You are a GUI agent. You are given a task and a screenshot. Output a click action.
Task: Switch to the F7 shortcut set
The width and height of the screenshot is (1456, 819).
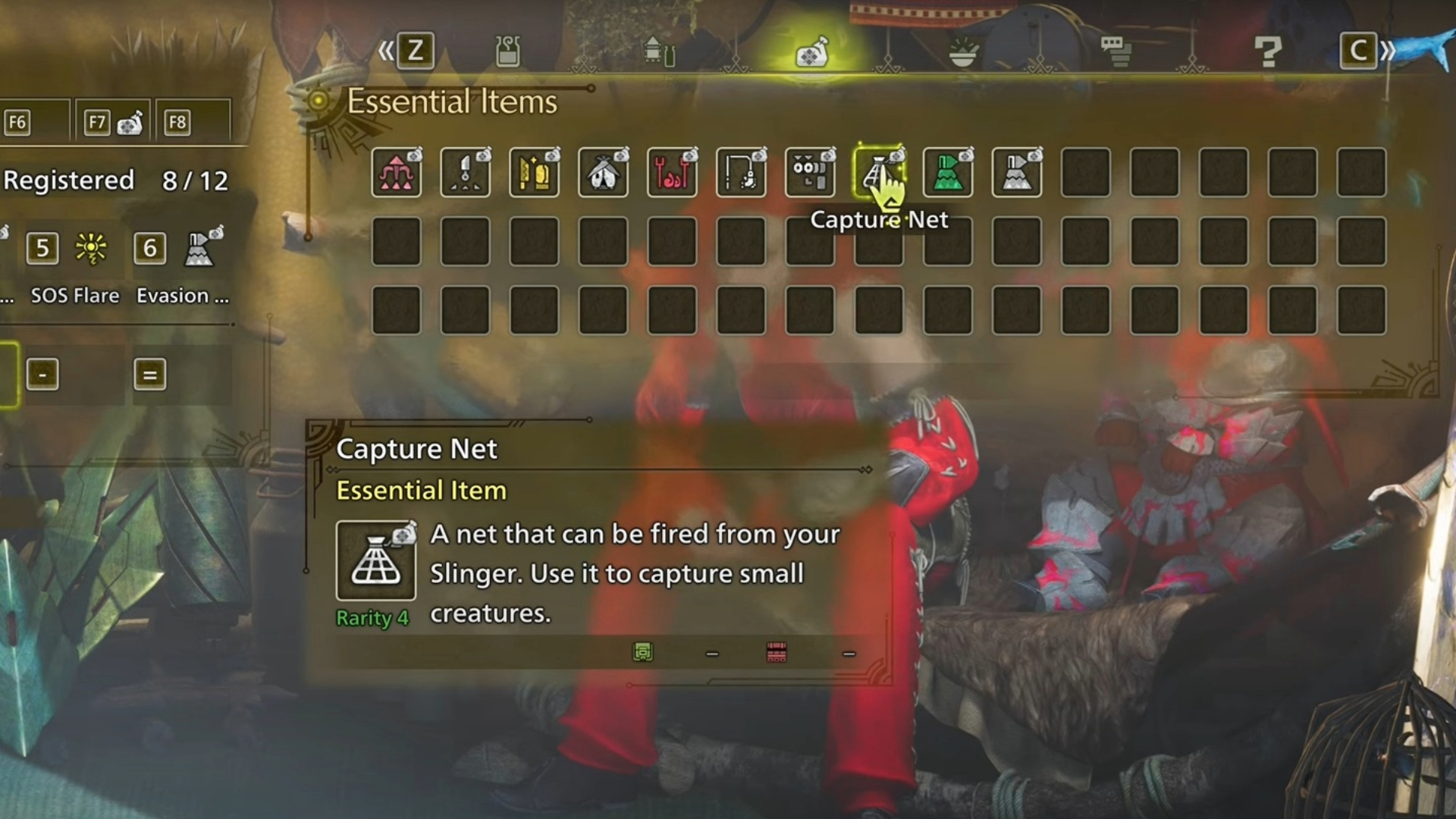pyautogui.click(x=114, y=121)
